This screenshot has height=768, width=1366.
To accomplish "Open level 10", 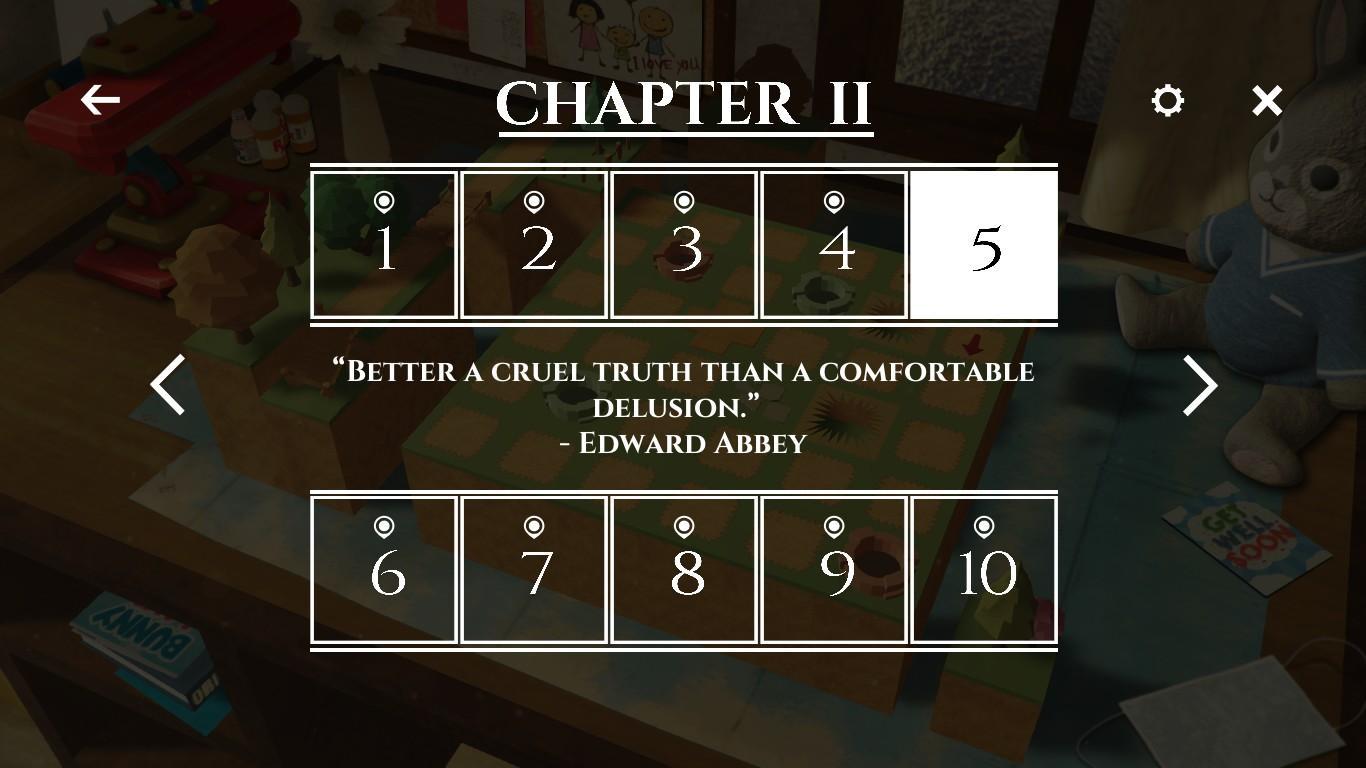I will (984, 570).
